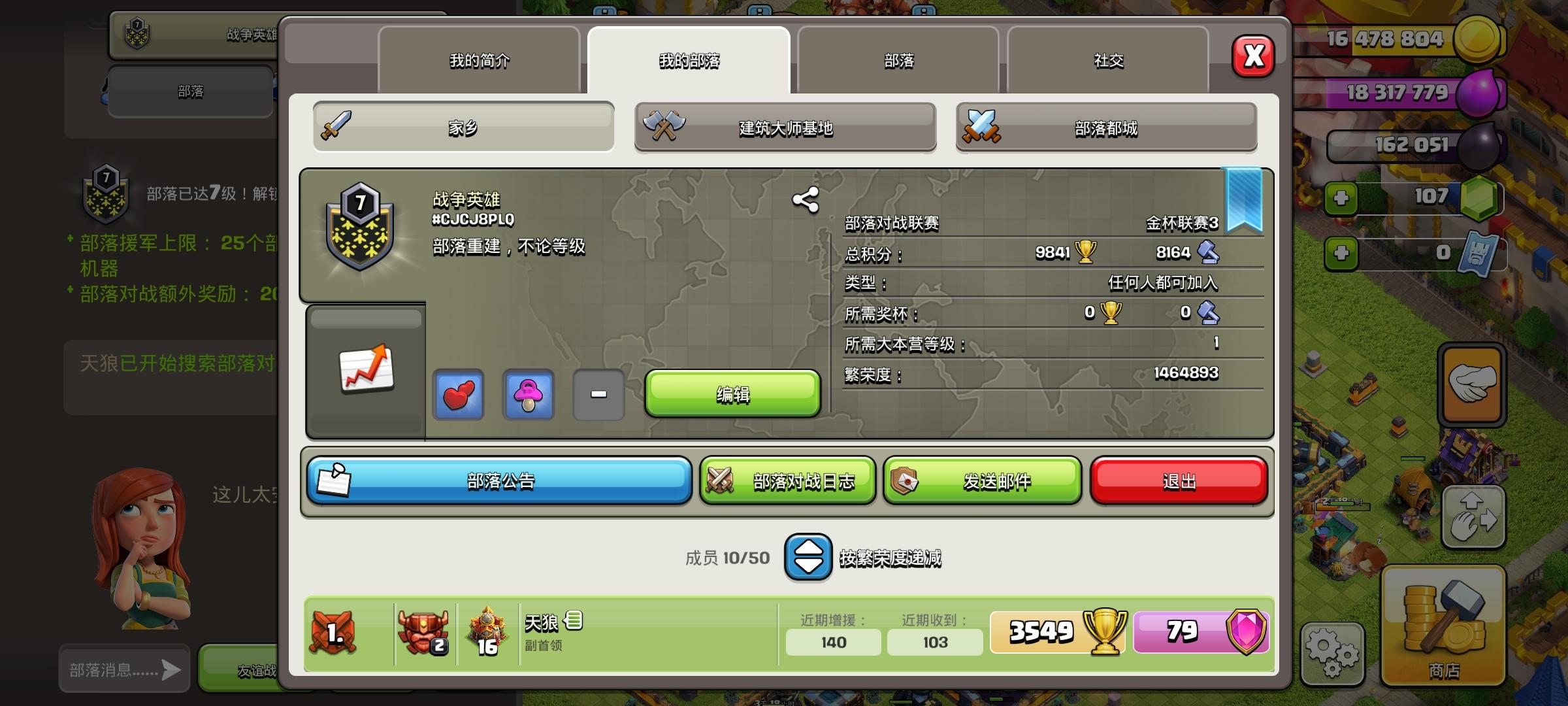Switch to the 建筑大师基地 (Builder Base) view

784,127
